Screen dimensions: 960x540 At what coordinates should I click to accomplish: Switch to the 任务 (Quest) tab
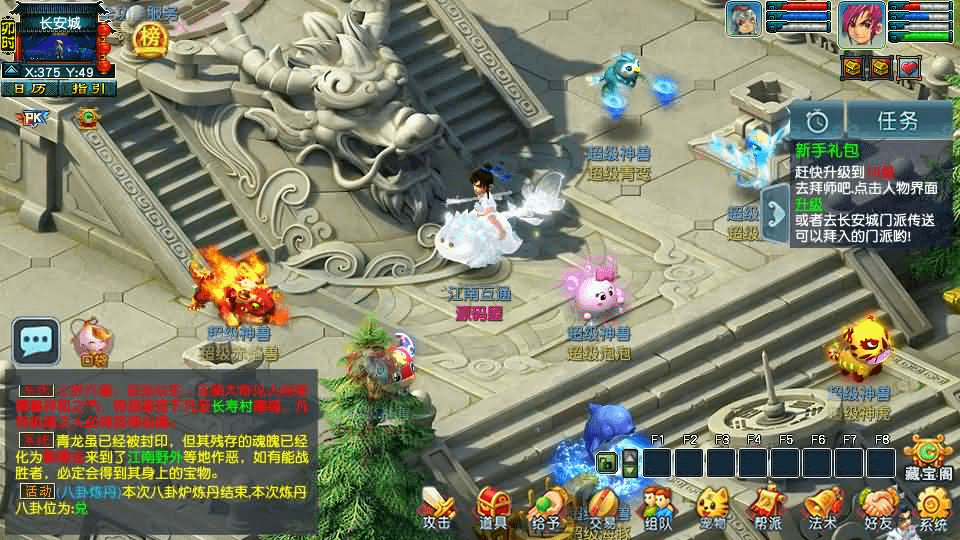coord(897,121)
